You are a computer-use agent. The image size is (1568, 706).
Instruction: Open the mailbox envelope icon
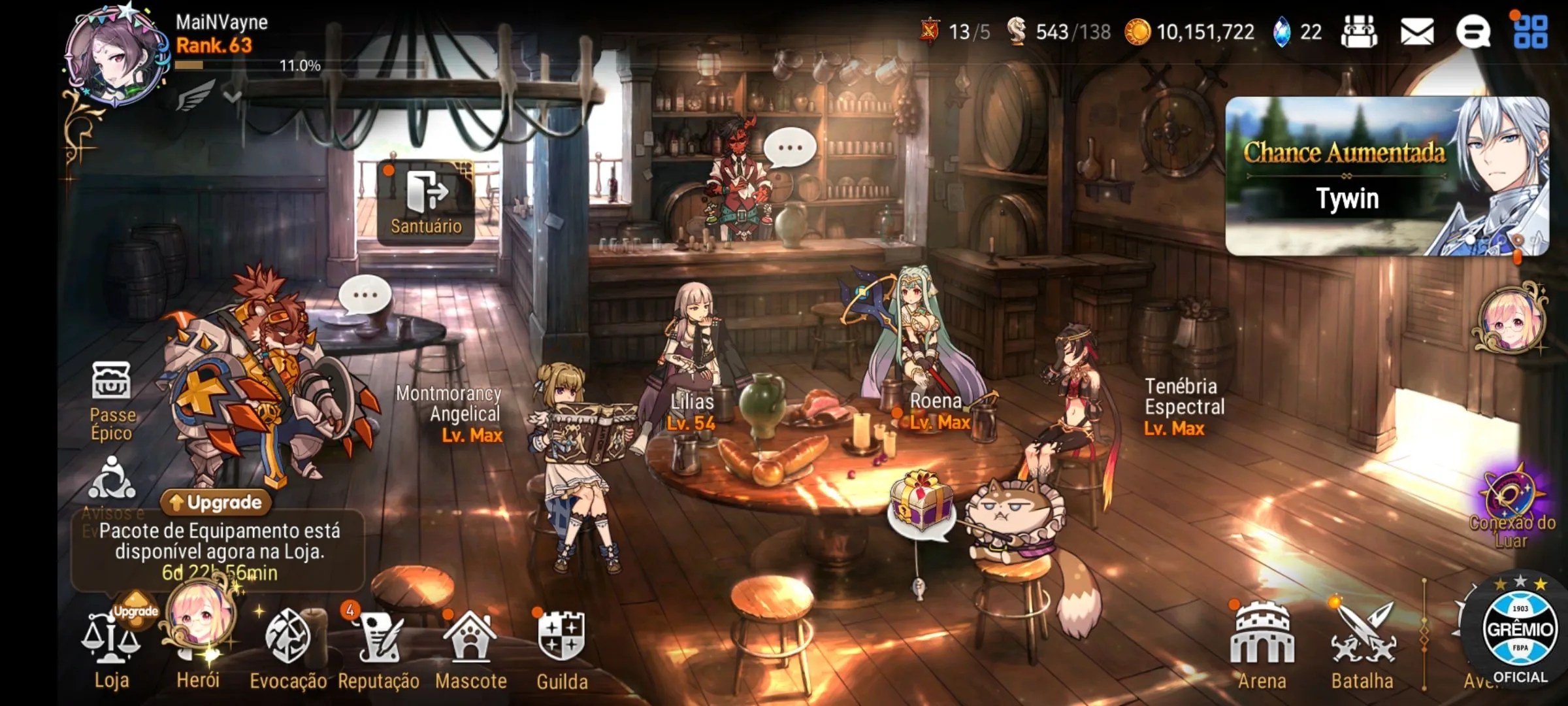tap(1416, 31)
